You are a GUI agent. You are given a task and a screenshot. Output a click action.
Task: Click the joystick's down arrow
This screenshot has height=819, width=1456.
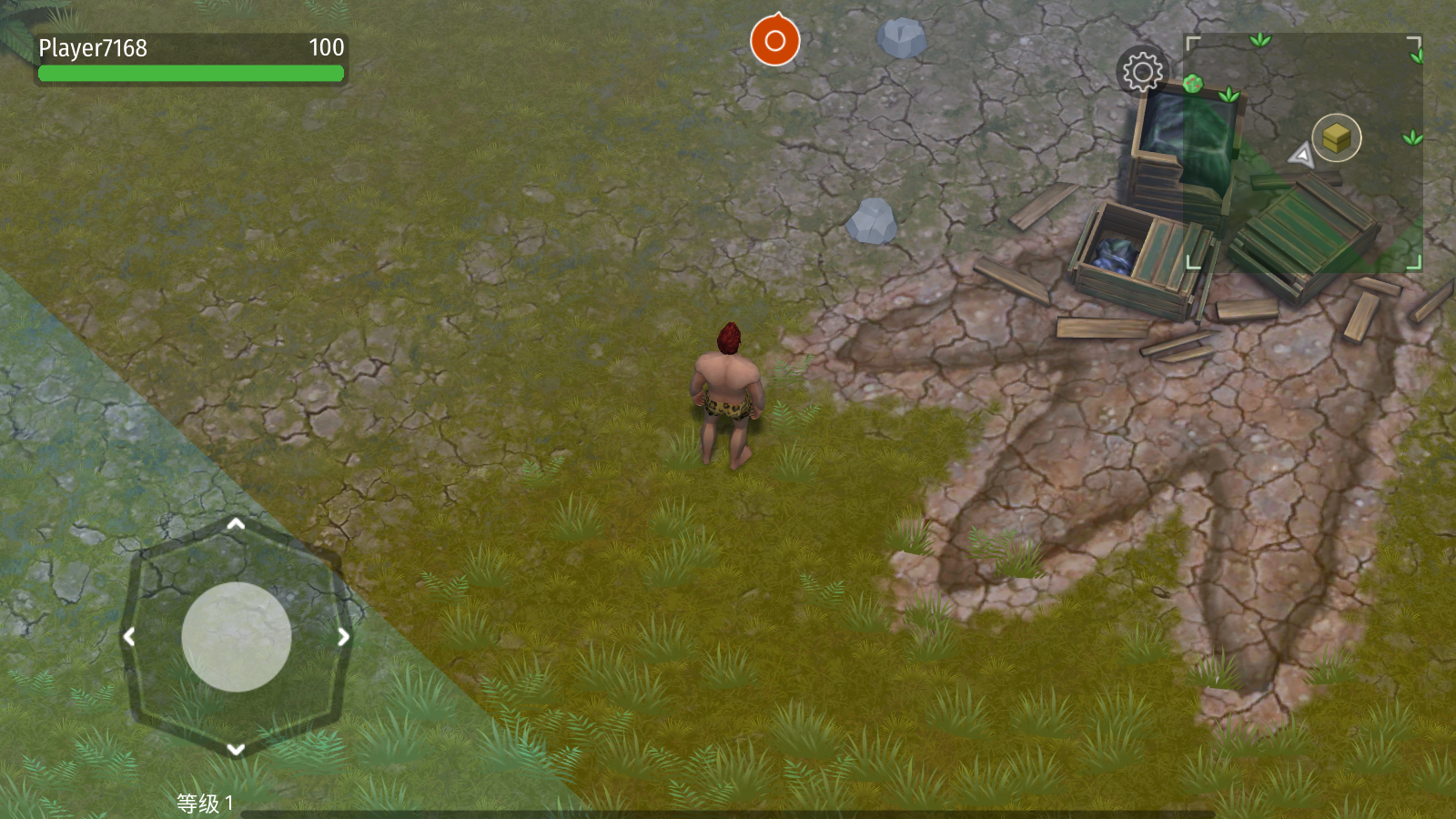[236, 749]
